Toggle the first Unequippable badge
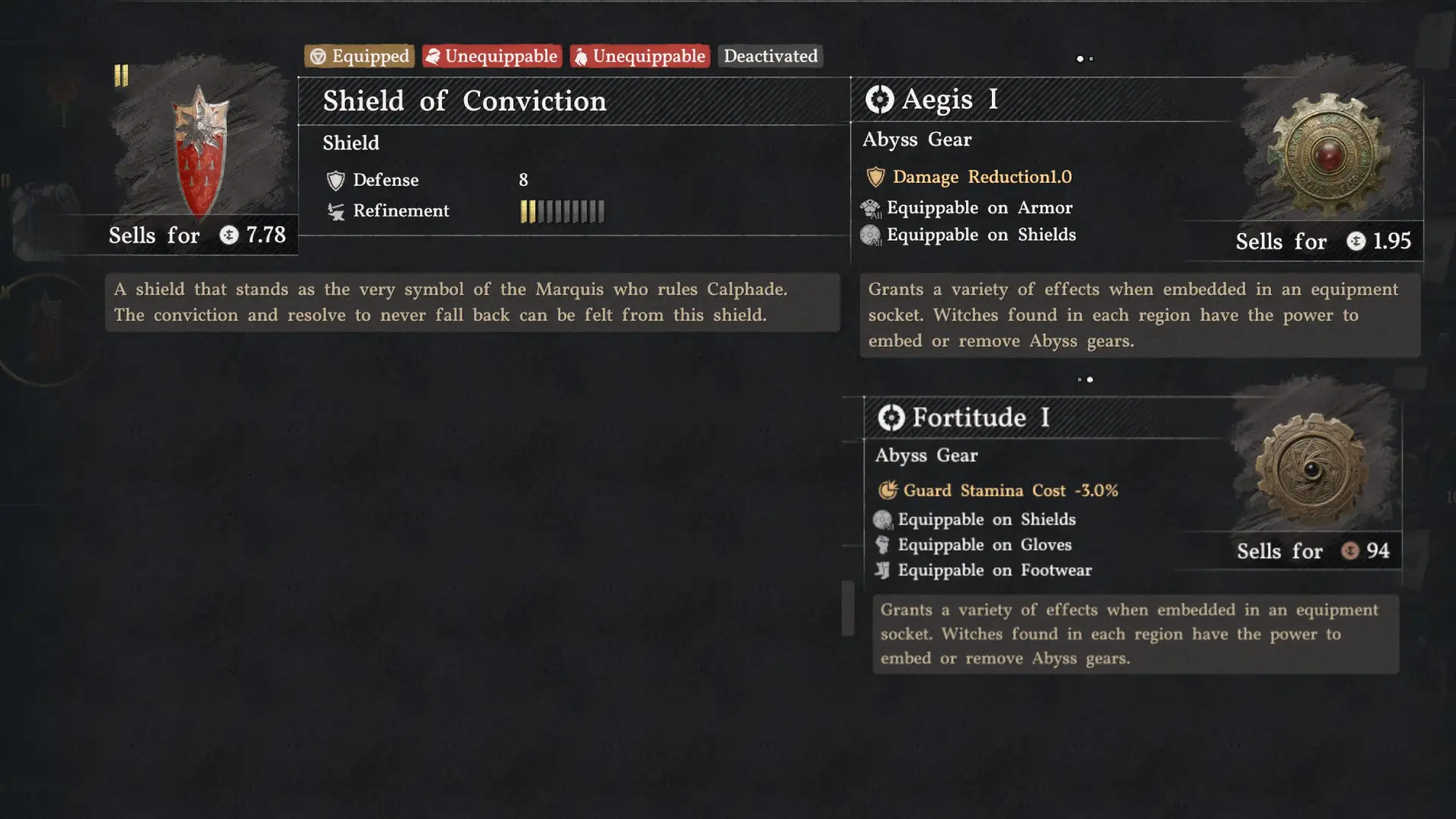Image resolution: width=1456 pixels, height=819 pixels. pyautogui.click(x=491, y=55)
